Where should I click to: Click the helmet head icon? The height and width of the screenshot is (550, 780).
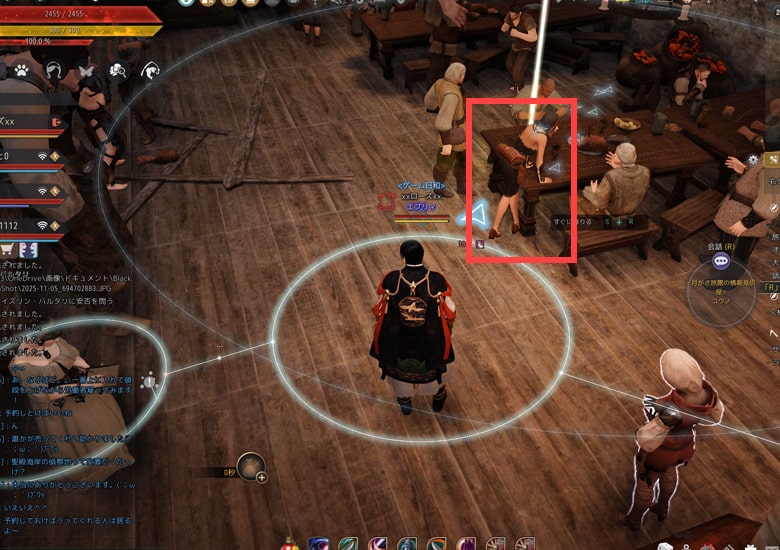coord(53,70)
